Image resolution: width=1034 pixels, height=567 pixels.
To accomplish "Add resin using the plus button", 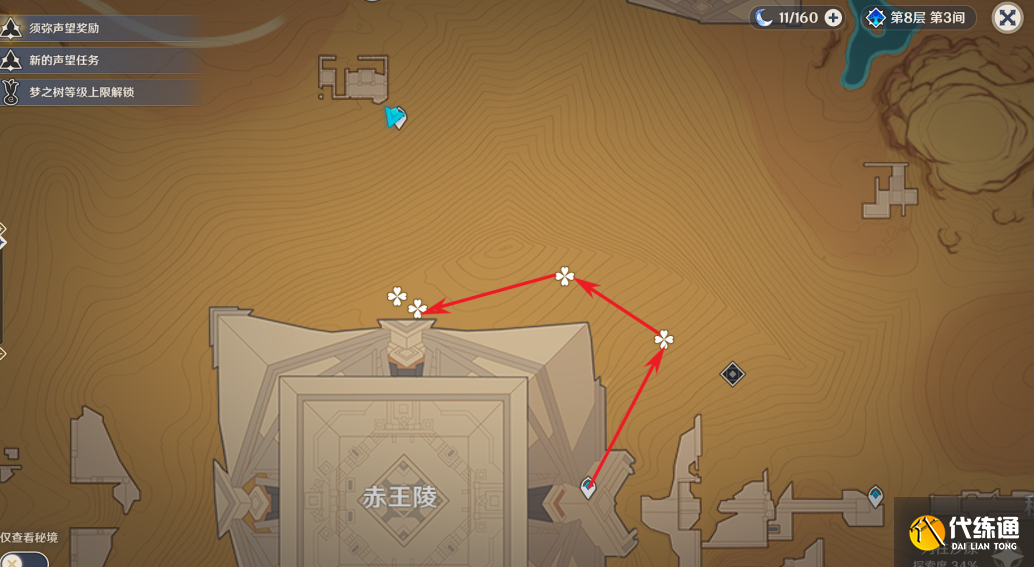I will tap(833, 17).
